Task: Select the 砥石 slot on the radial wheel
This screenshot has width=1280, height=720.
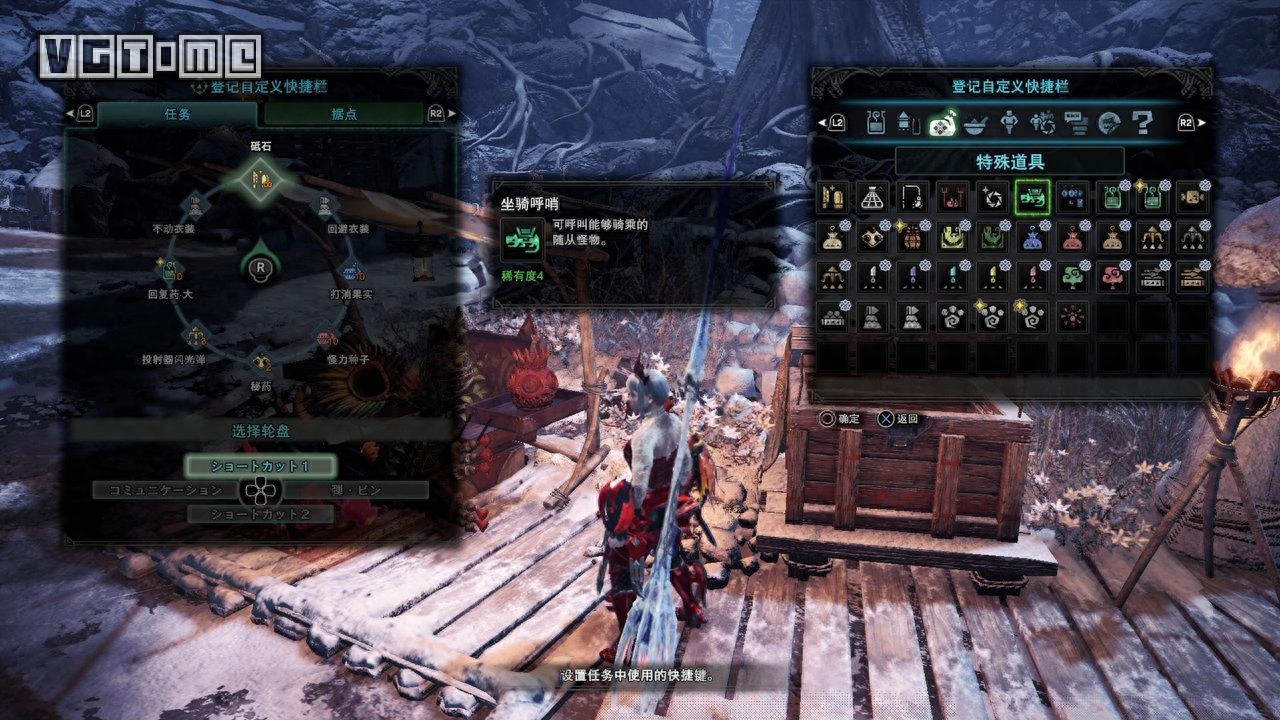Action: tap(261, 181)
